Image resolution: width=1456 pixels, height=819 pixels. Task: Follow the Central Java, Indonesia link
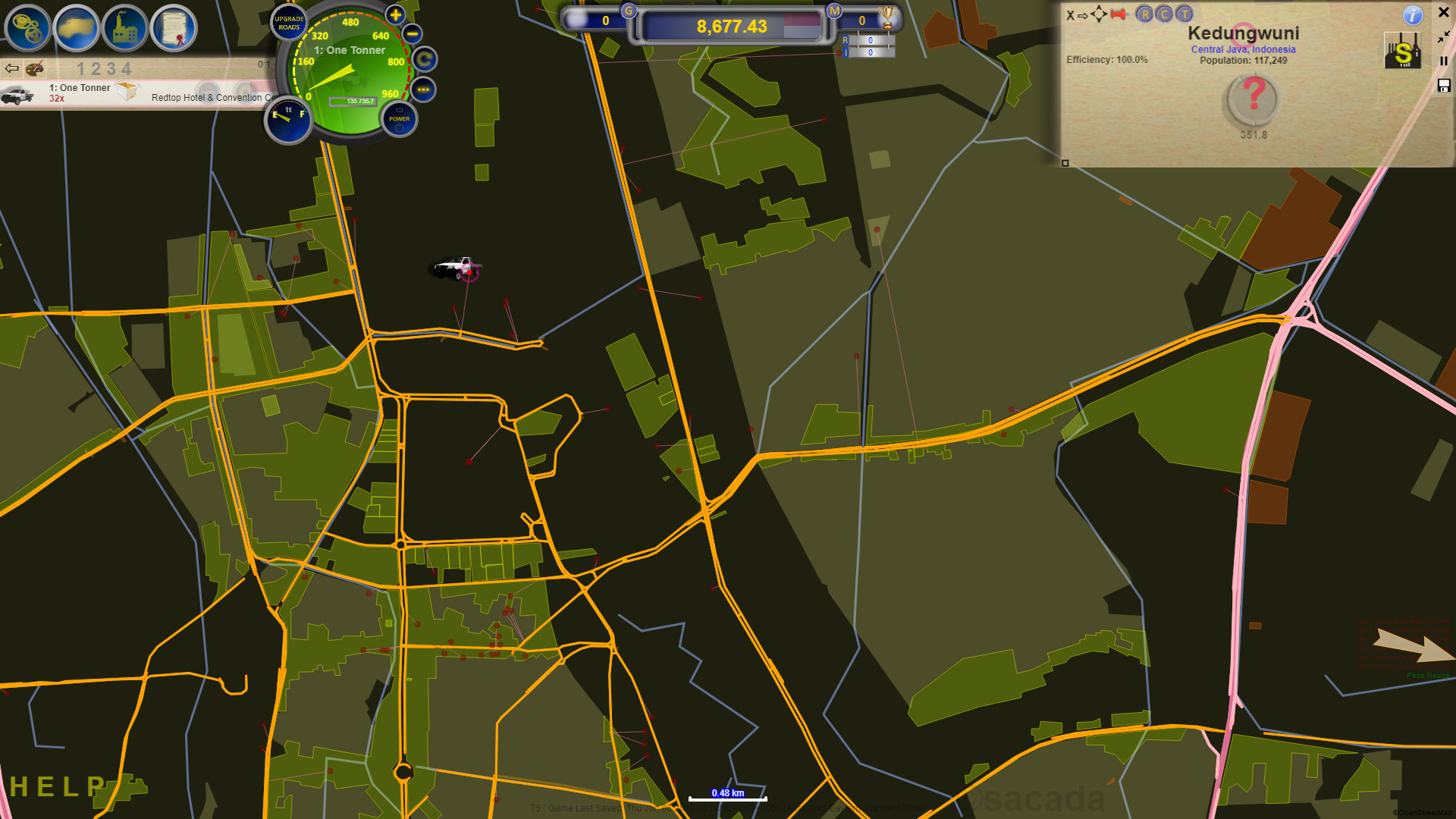tap(1243, 49)
